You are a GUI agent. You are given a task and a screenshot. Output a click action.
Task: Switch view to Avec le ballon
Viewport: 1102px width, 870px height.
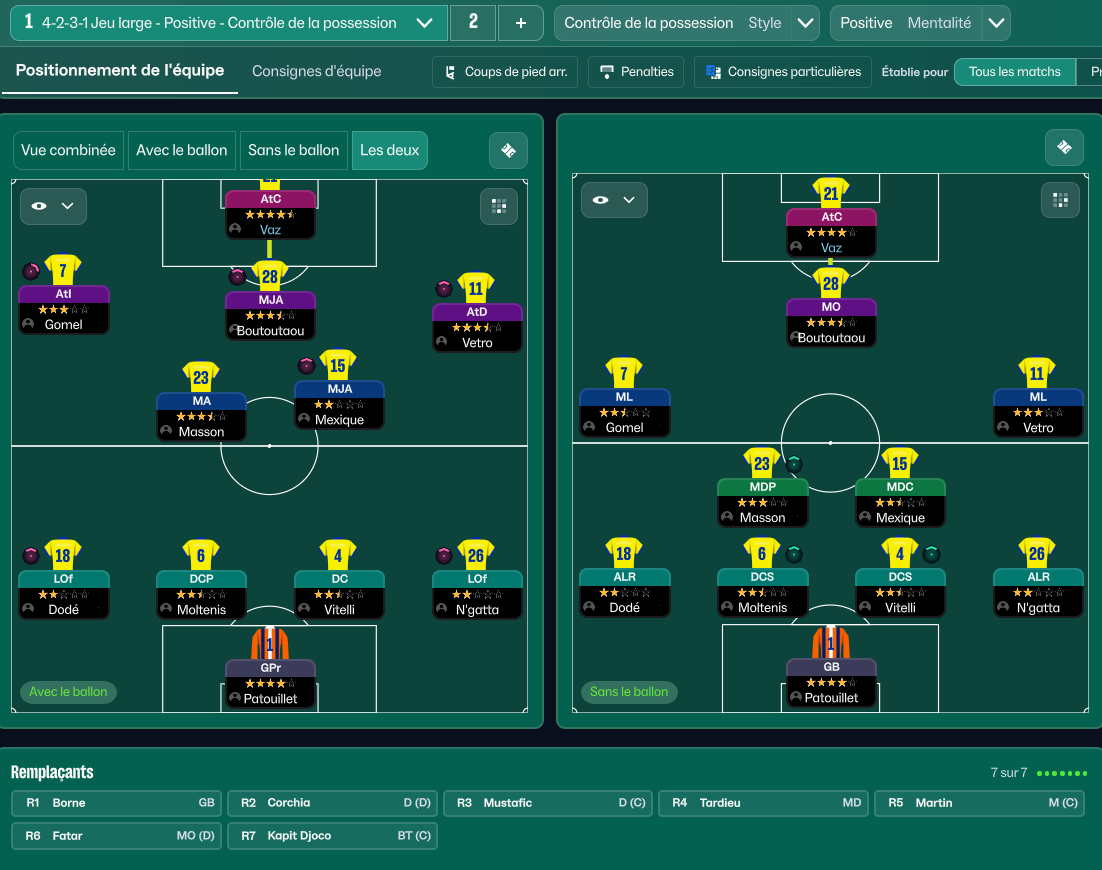pyautogui.click(x=181, y=150)
